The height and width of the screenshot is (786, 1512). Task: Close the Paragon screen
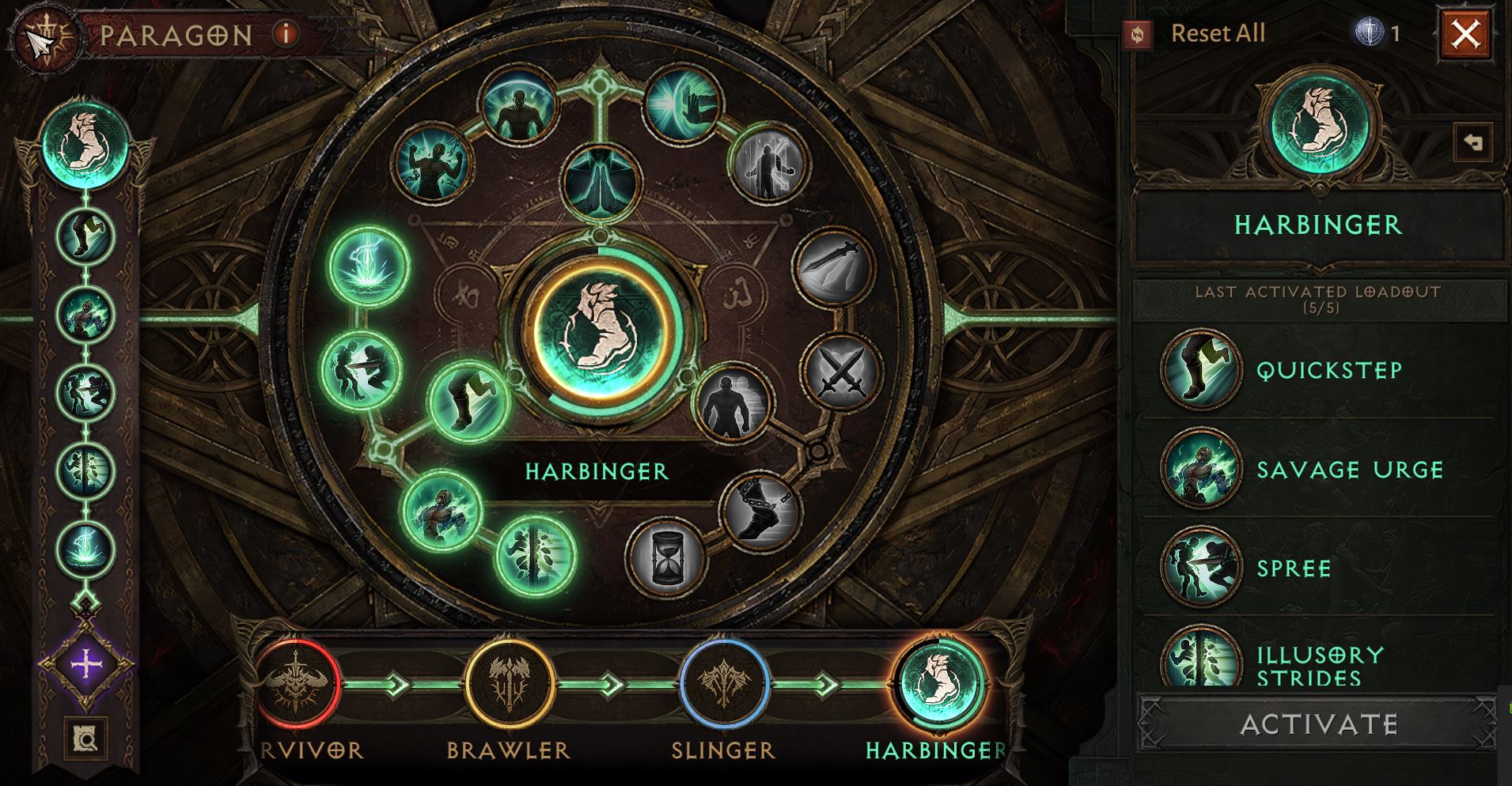(1465, 34)
